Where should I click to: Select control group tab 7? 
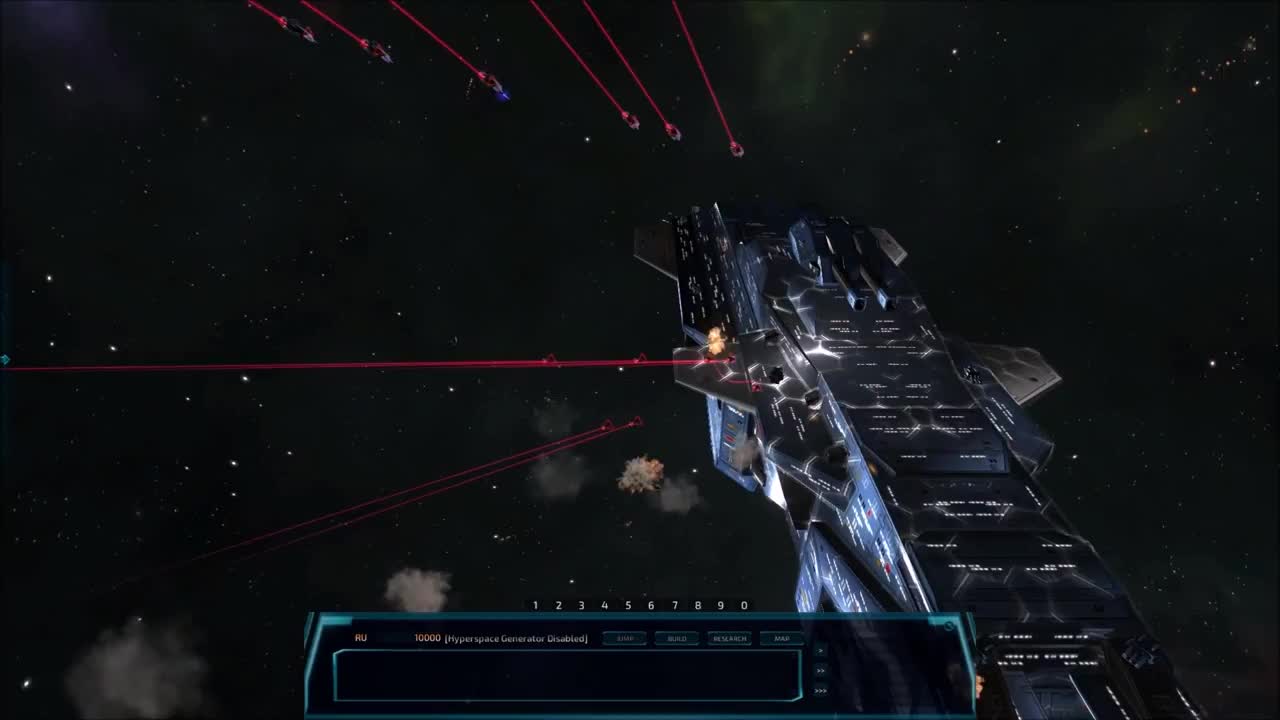click(675, 604)
